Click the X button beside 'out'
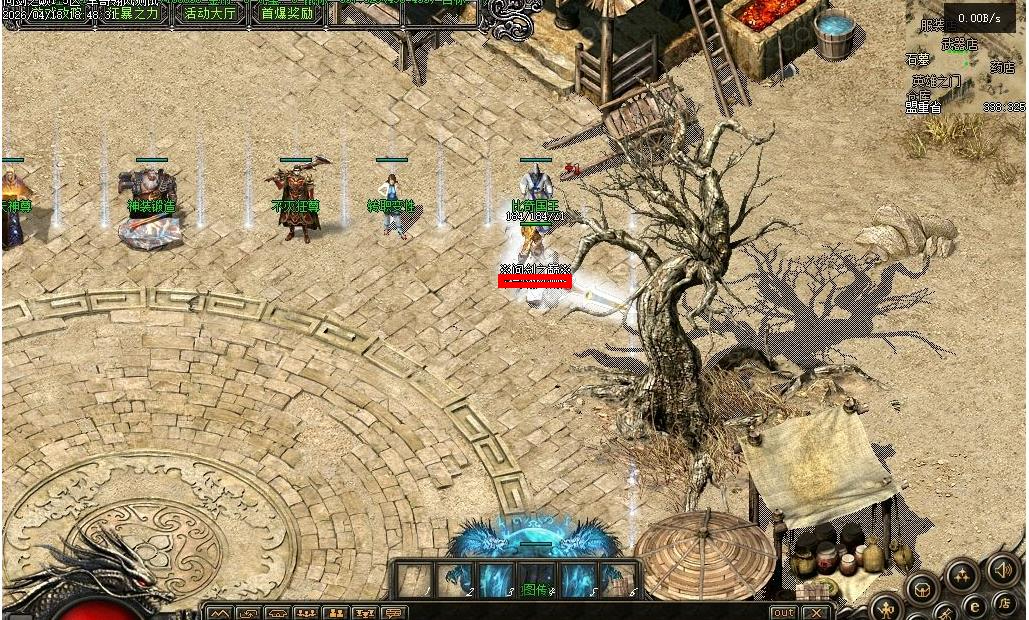The height and width of the screenshot is (620, 1029). [816, 612]
